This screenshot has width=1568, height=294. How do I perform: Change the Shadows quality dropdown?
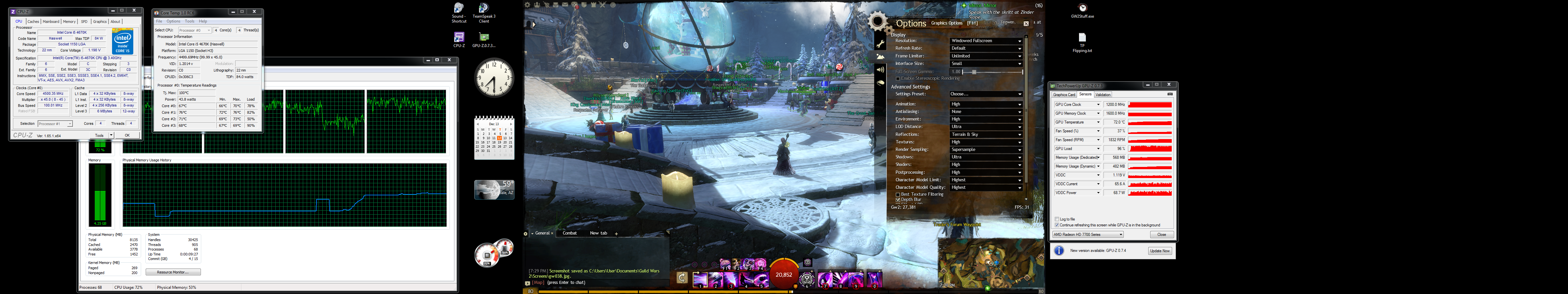pos(986,157)
